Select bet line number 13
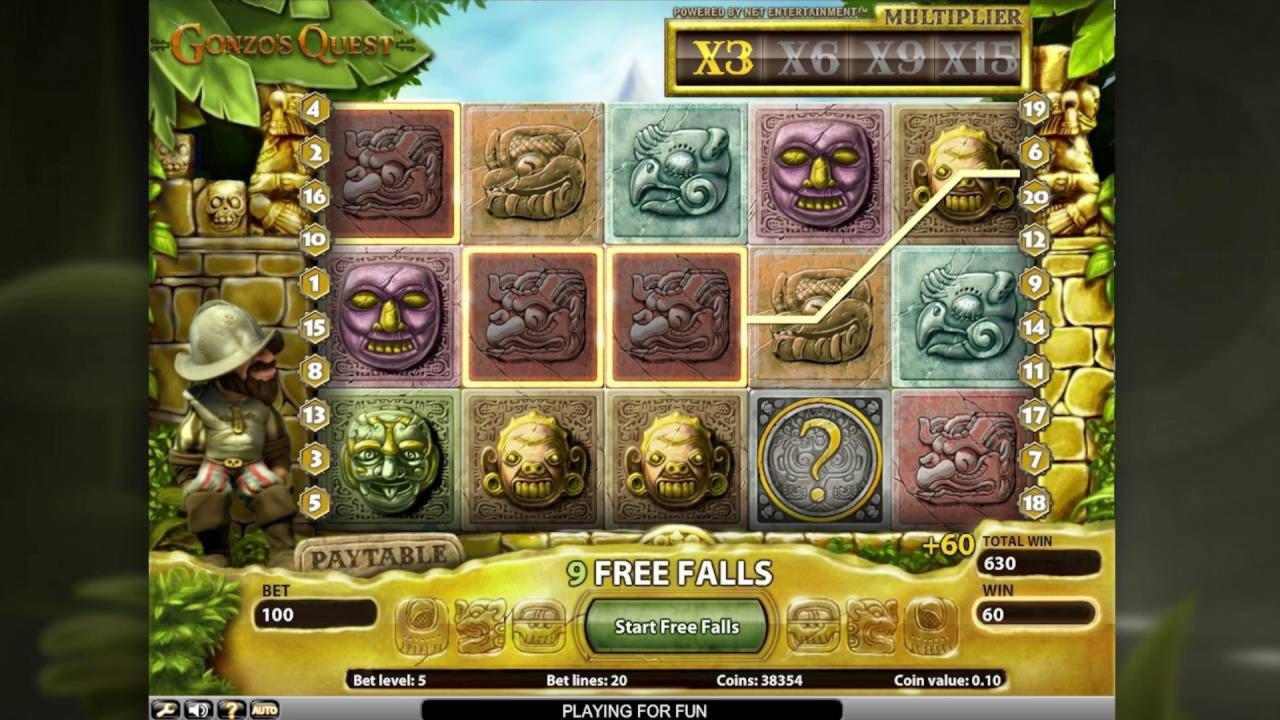The width and height of the screenshot is (1280, 720). point(315,414)
